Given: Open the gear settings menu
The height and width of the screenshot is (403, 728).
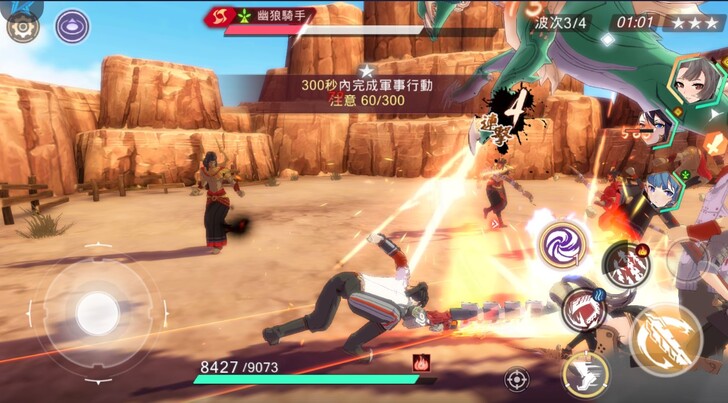Looking at the screenshot, I should pos(22,27).
